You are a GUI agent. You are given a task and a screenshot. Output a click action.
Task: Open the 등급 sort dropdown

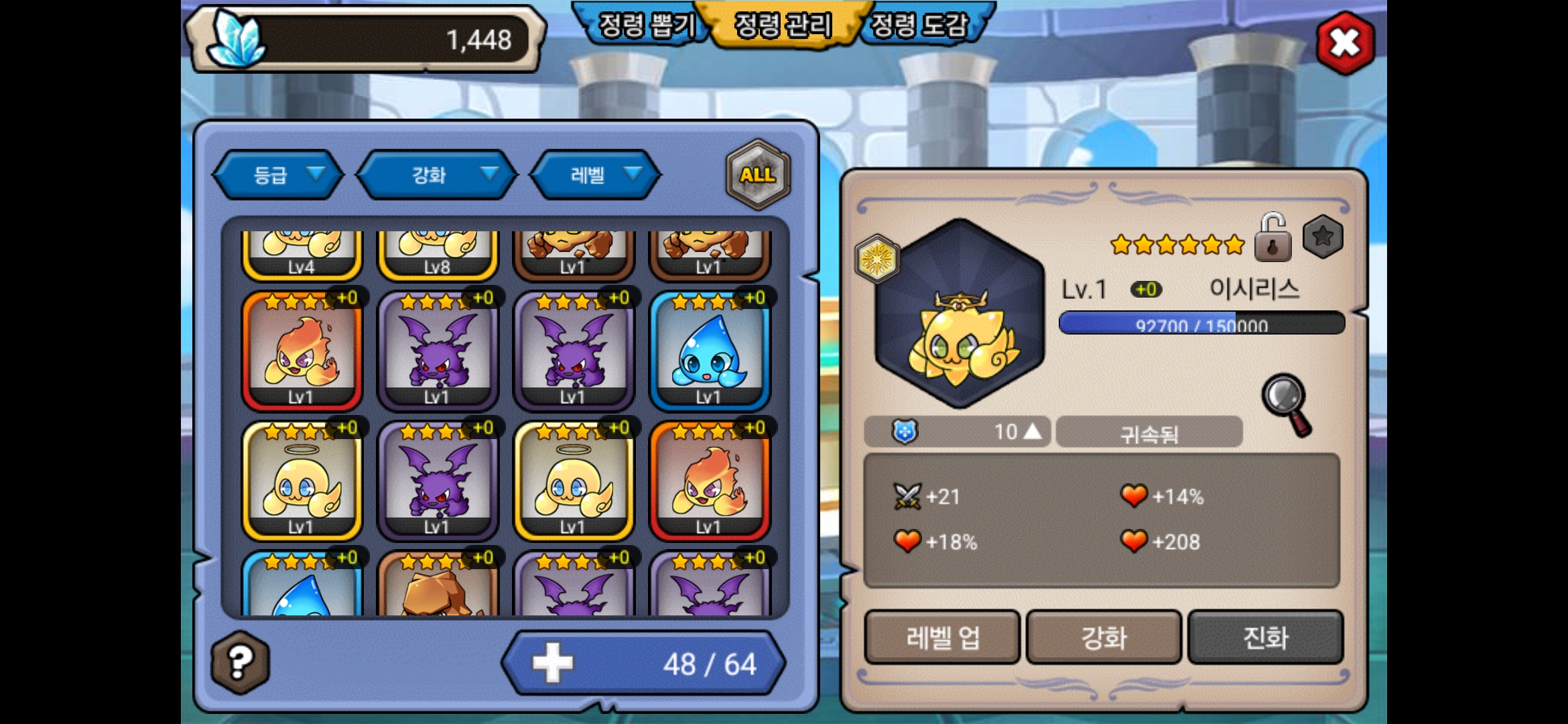coord(278,175)
